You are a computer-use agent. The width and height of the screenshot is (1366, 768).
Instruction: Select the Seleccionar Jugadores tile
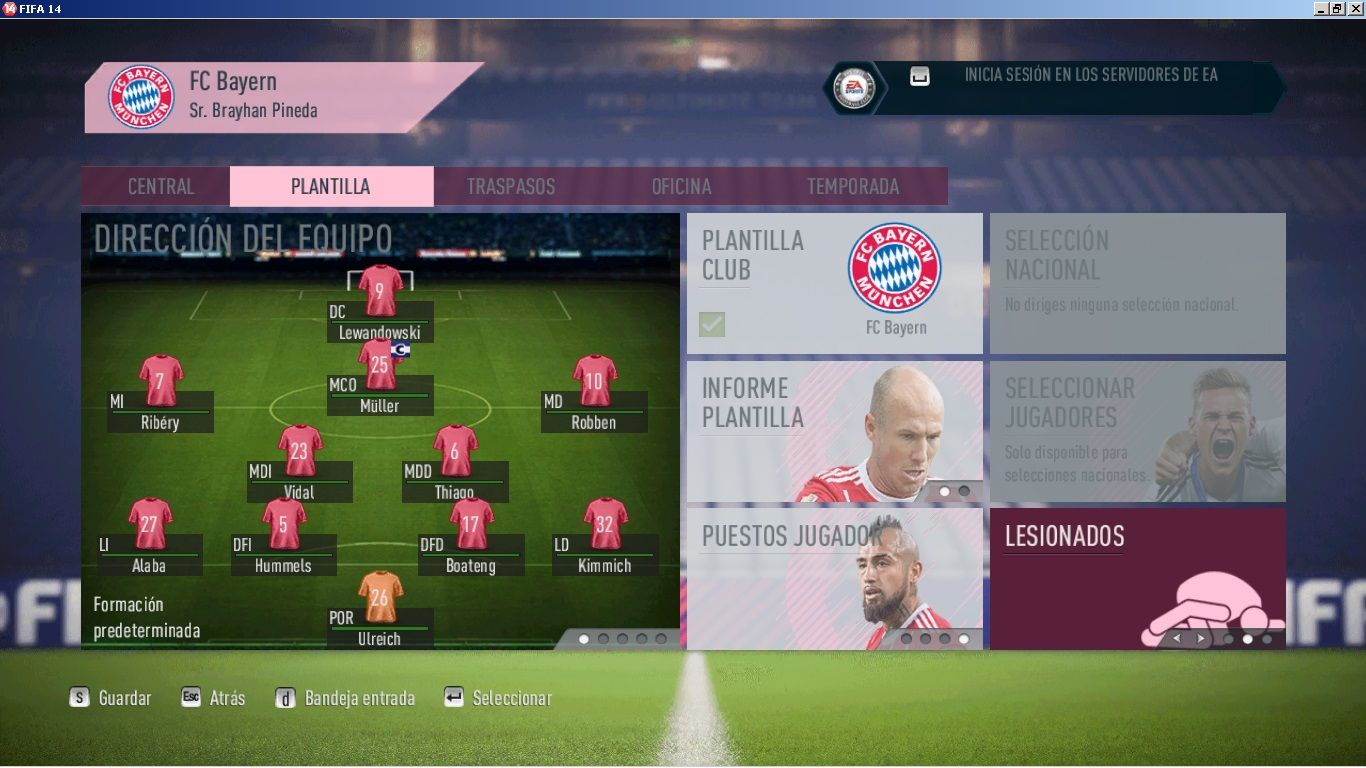(x=1137, y=431)
